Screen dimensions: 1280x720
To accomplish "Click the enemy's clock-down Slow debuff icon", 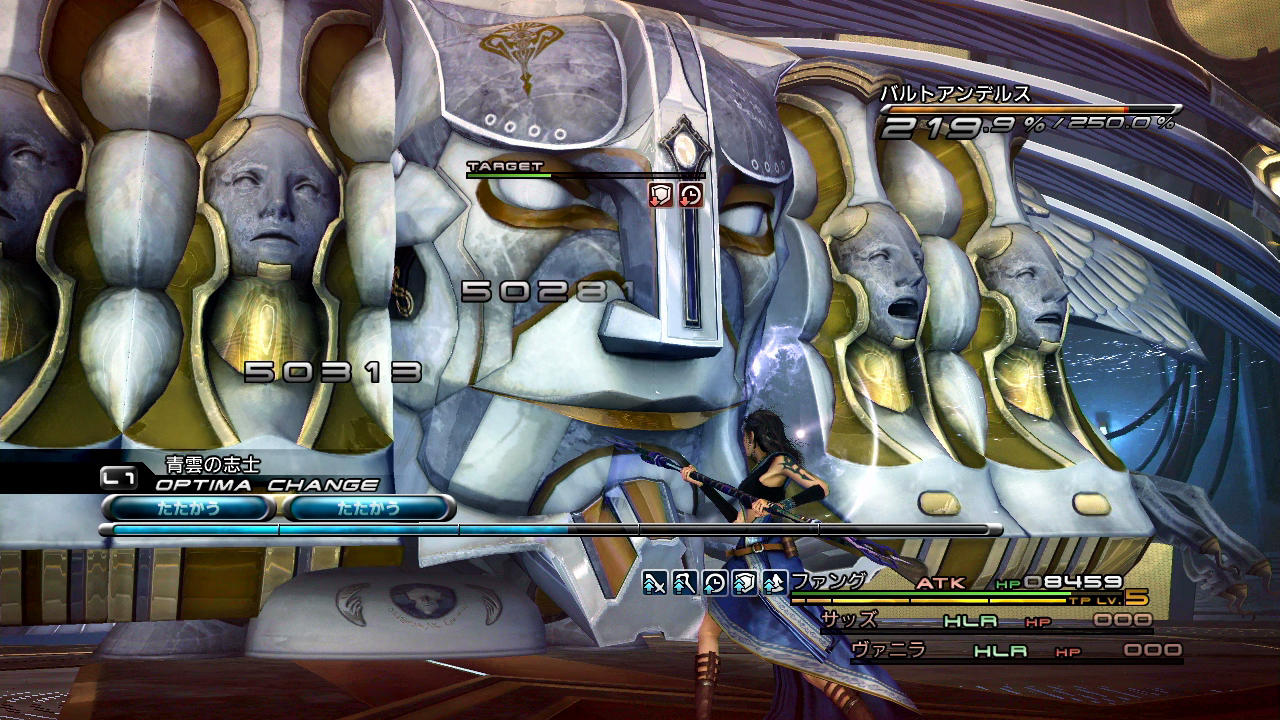I will (x=690, y=194).
